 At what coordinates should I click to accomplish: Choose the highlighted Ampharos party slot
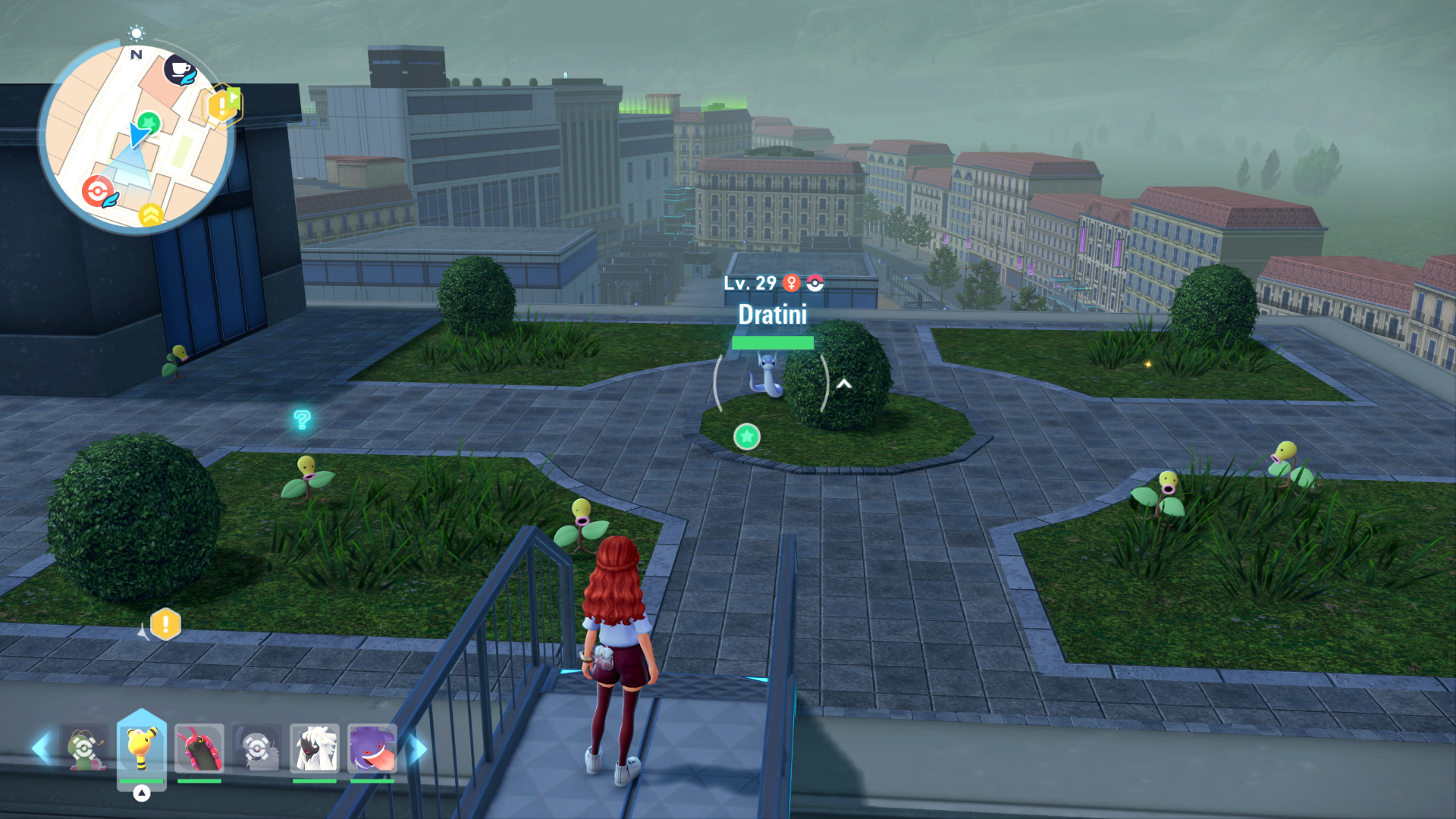pyautogui.click(x=141, y=748)
